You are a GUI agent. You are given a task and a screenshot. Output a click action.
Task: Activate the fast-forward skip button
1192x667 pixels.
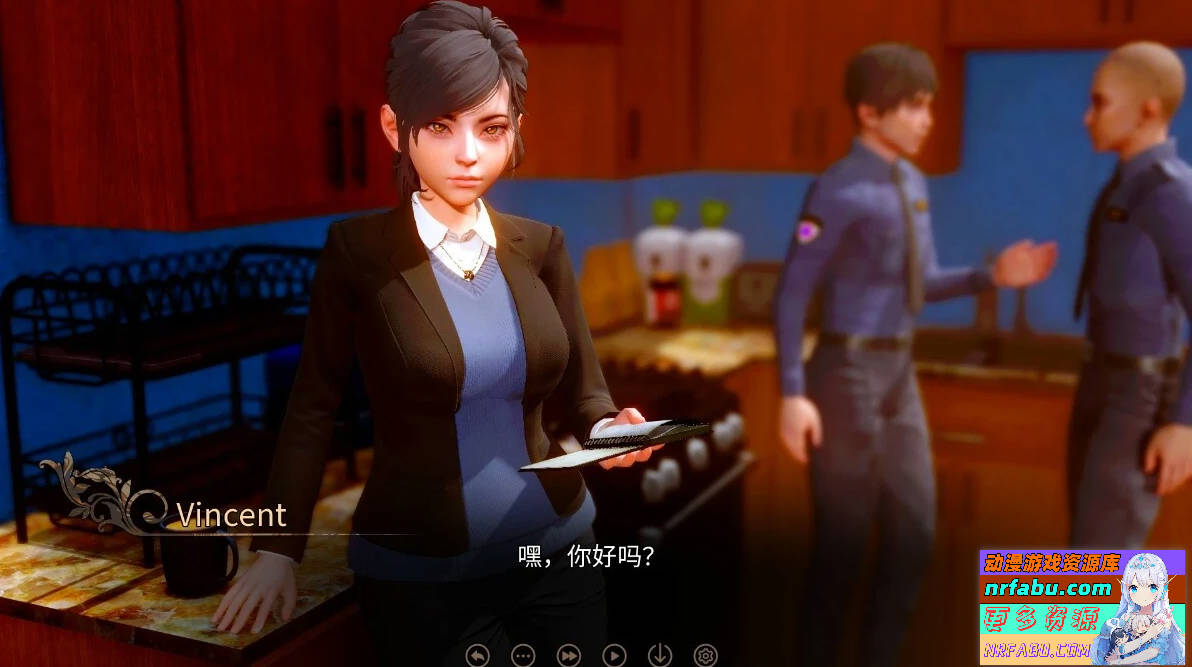point(568,655)
